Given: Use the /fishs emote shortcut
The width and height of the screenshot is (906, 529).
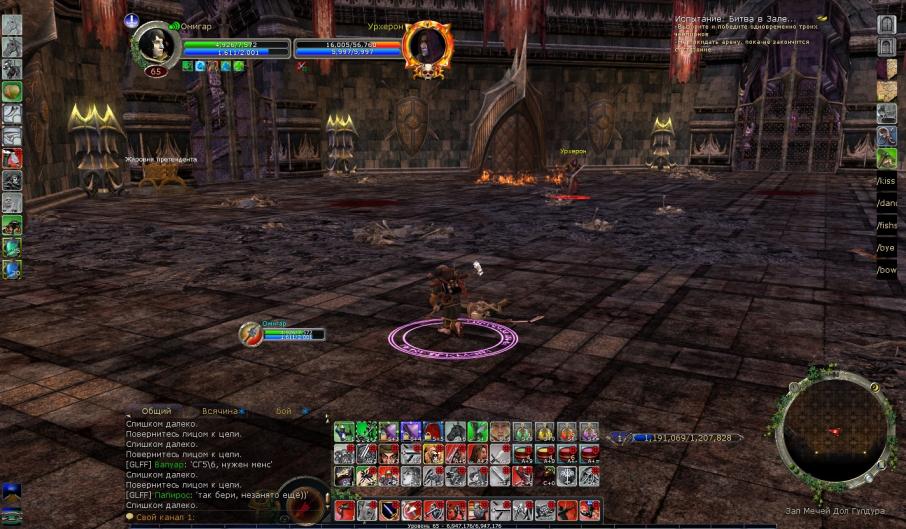Looking at the screenshot, I should coord(886,225).
